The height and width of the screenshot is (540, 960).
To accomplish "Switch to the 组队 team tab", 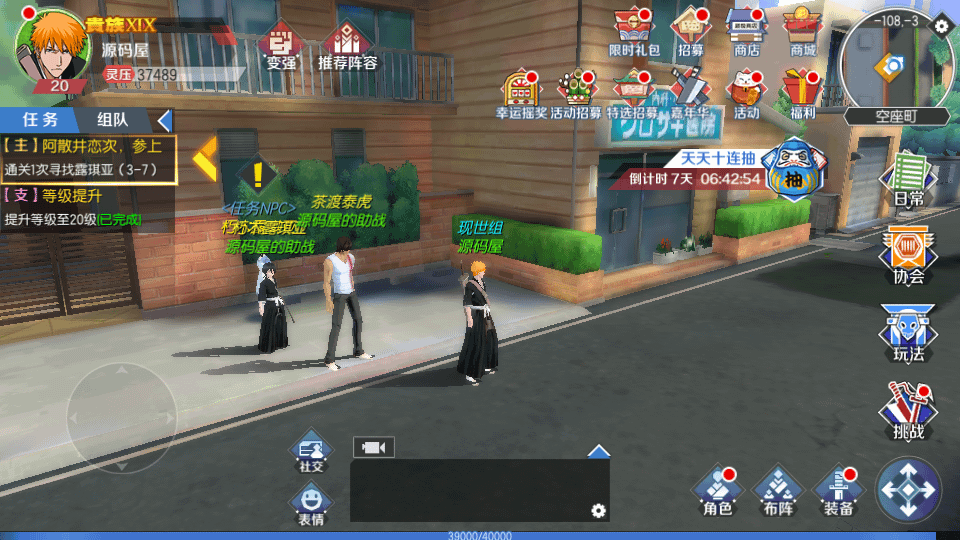I will (x=112, y=120).
